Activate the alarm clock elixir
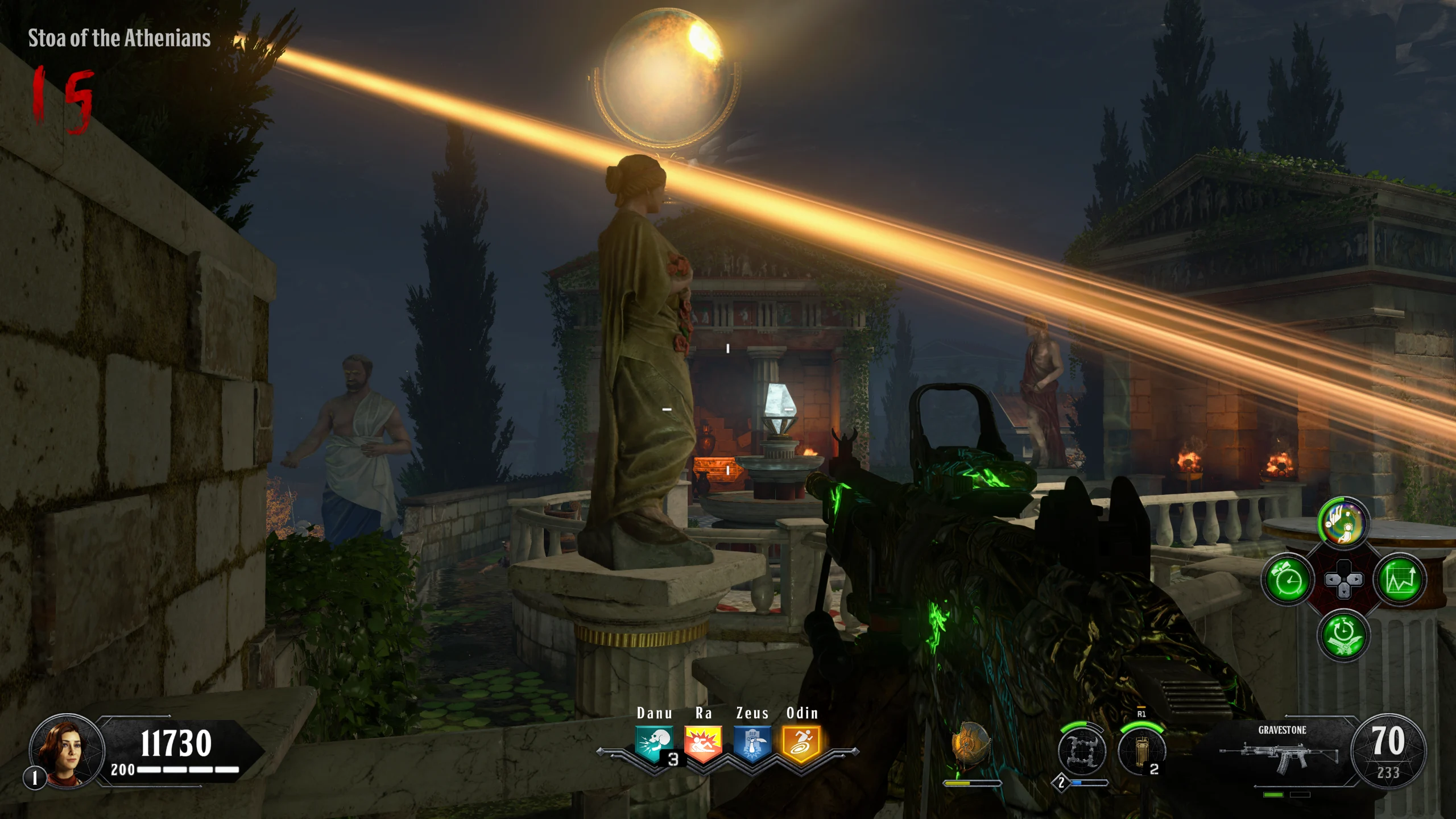 pyautogui.click(x=1288, y=580)
